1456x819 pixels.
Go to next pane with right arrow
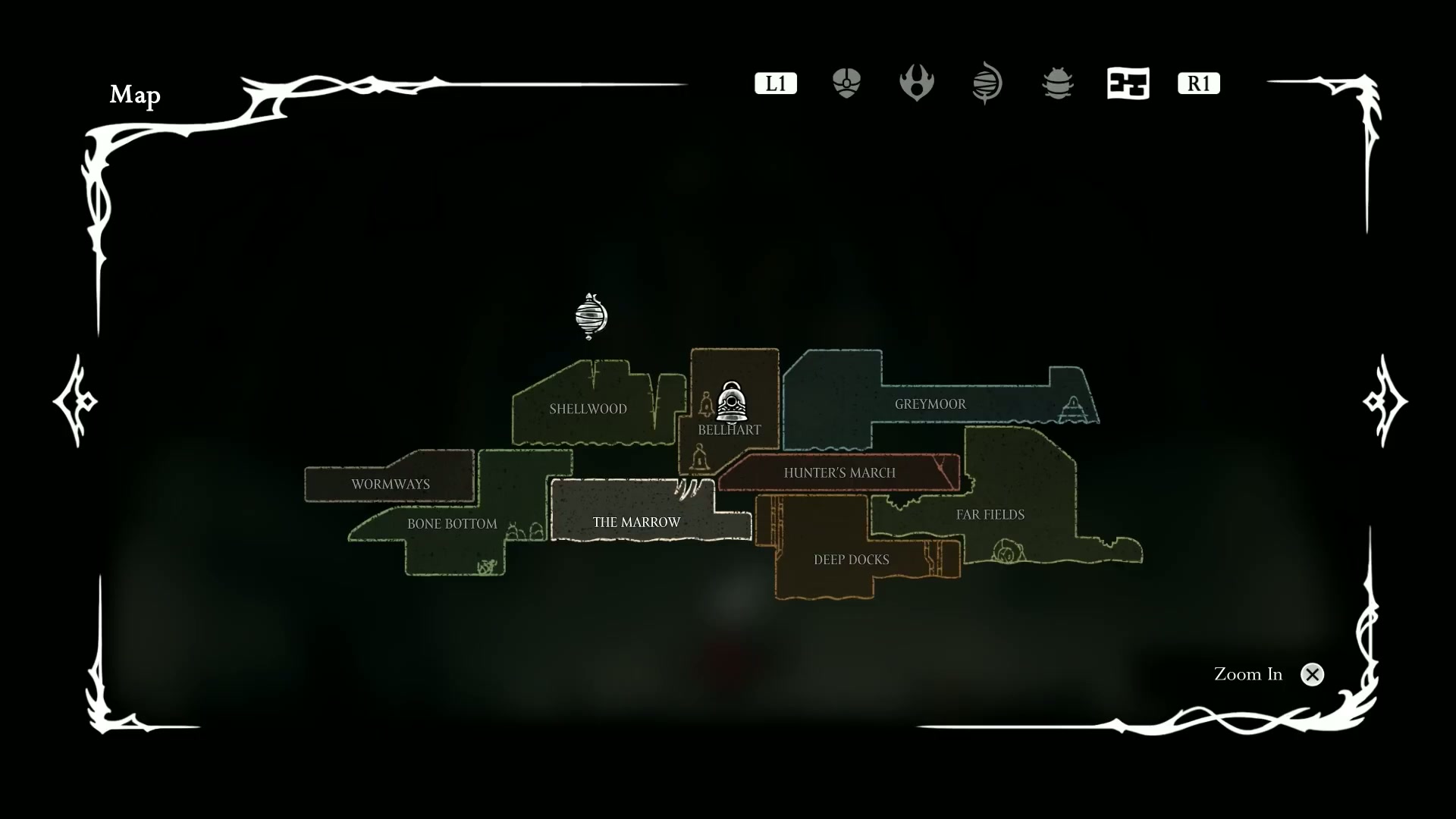(x=1385, y=400)
